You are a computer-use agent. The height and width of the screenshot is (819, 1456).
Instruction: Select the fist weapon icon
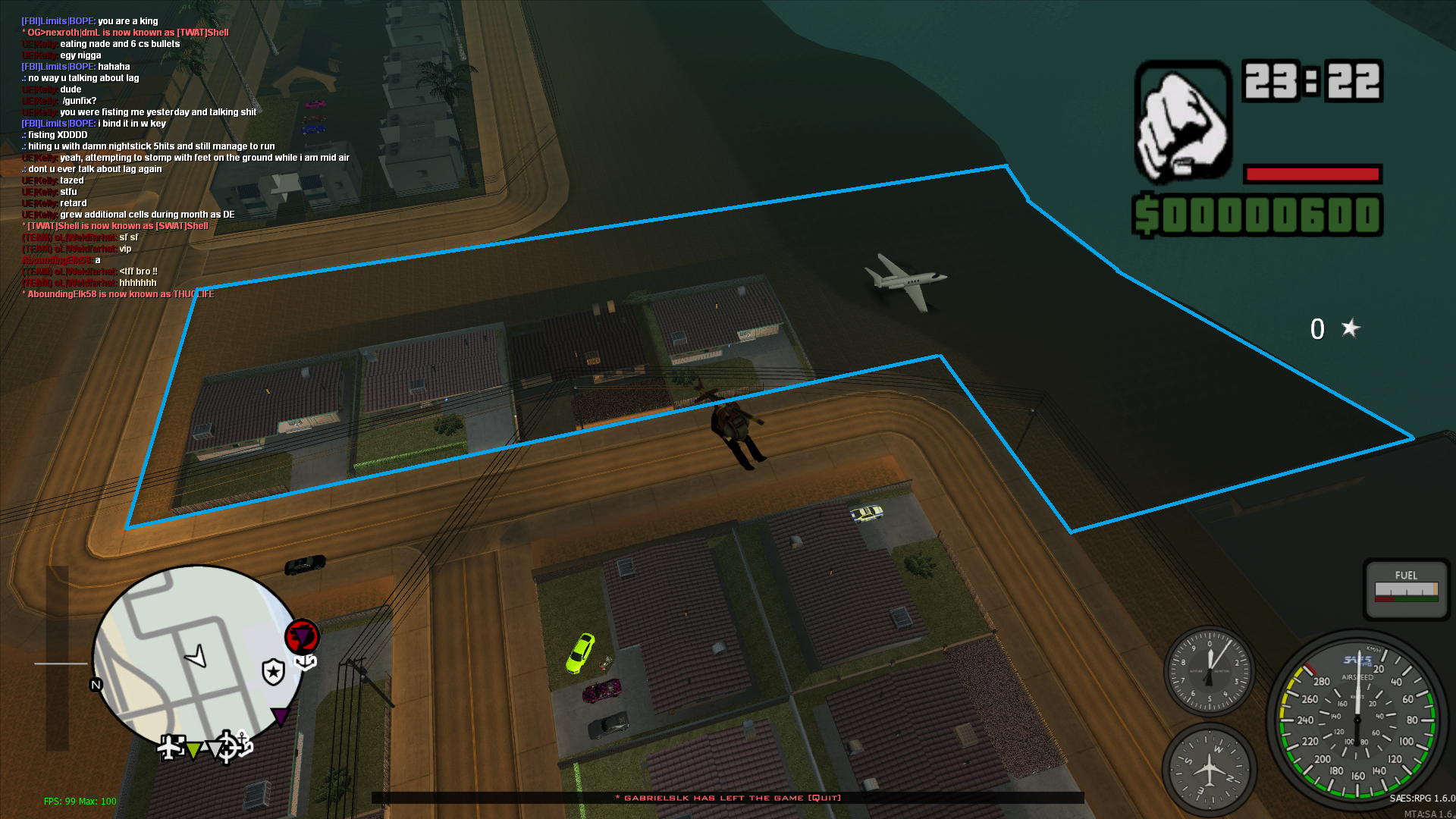[x=1182, y=122]
